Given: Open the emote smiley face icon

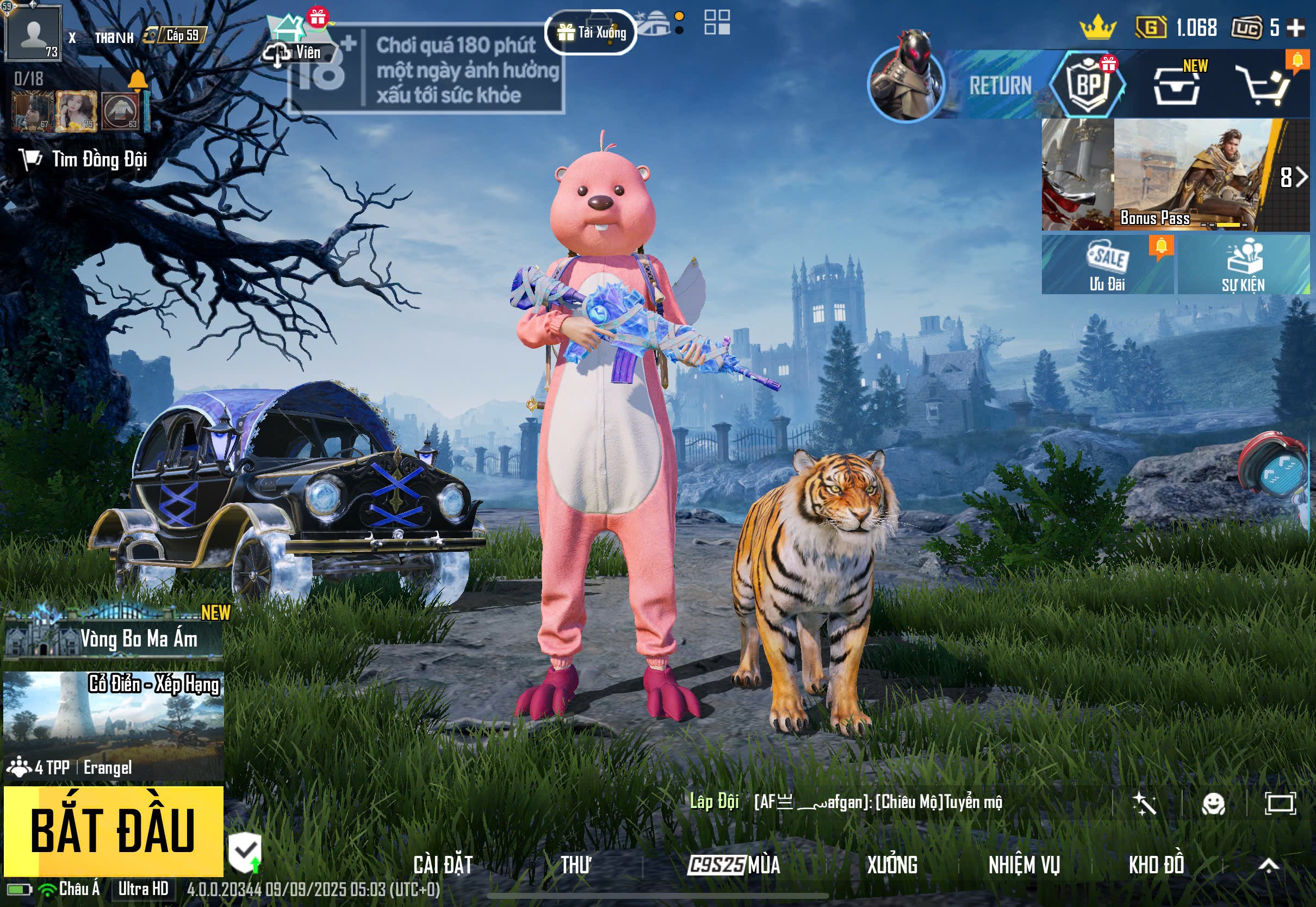Looking at the screenshot, I should [1213, 804].
